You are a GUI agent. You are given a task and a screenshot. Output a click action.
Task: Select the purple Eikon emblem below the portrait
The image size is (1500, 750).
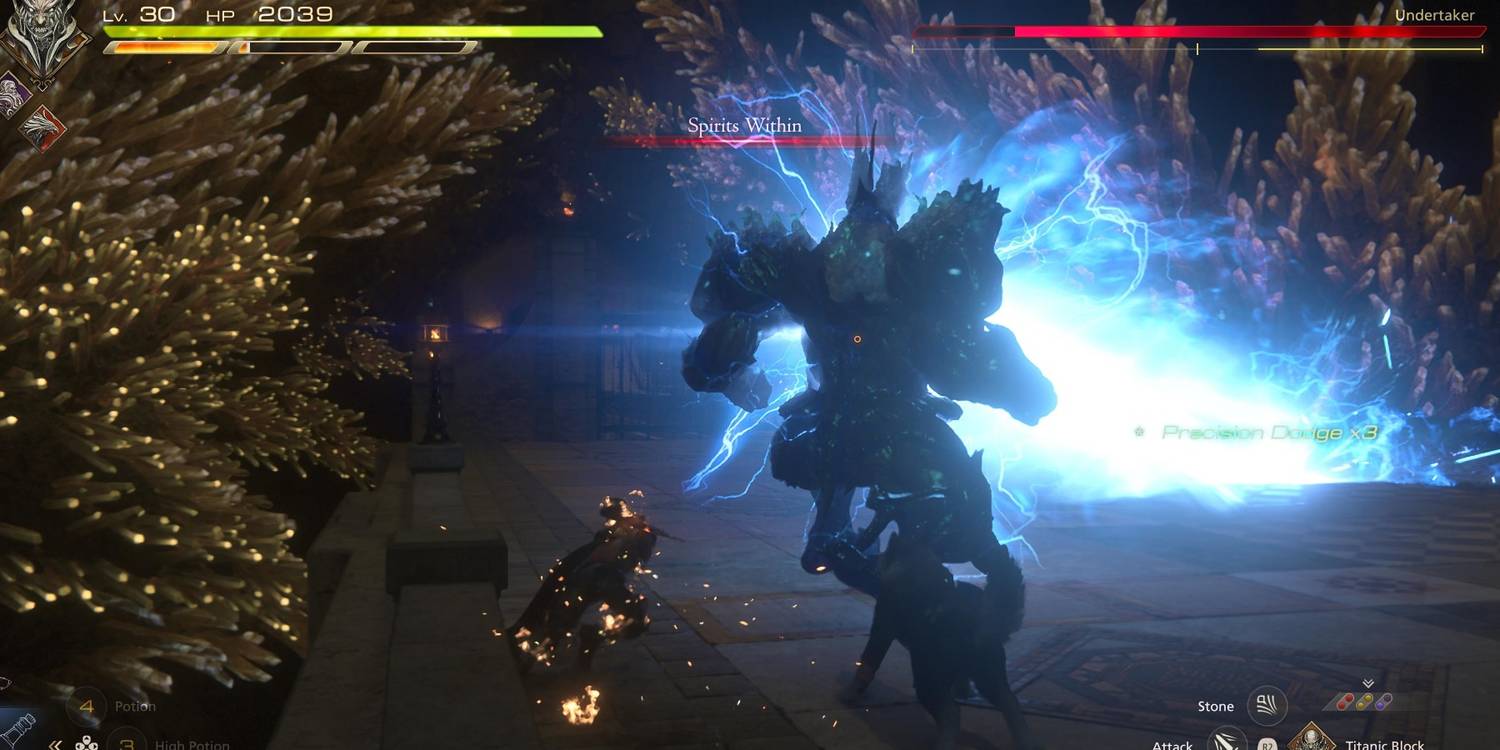point(10,92)
